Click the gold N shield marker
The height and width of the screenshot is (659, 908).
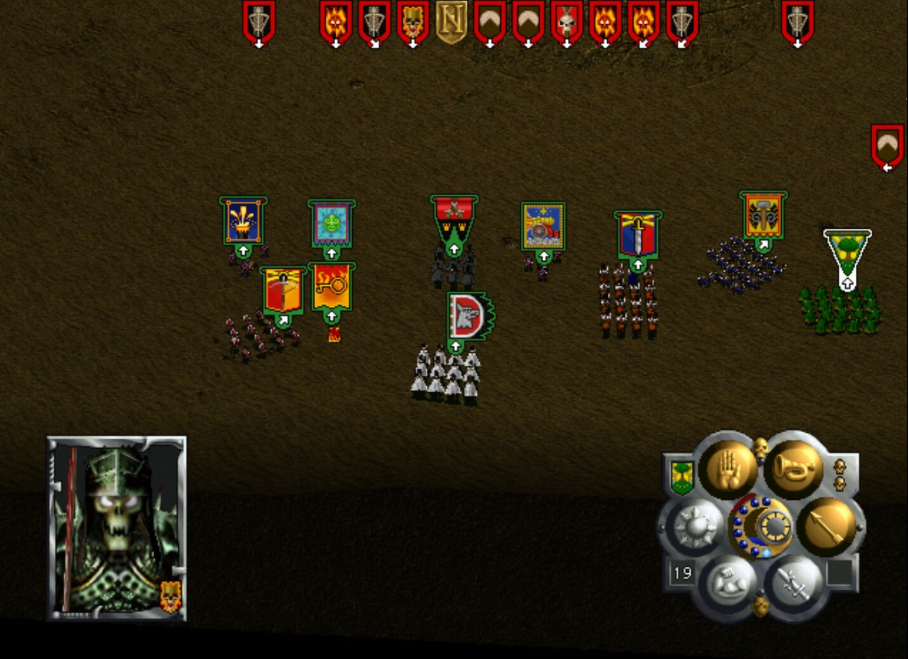coord(451,21)
